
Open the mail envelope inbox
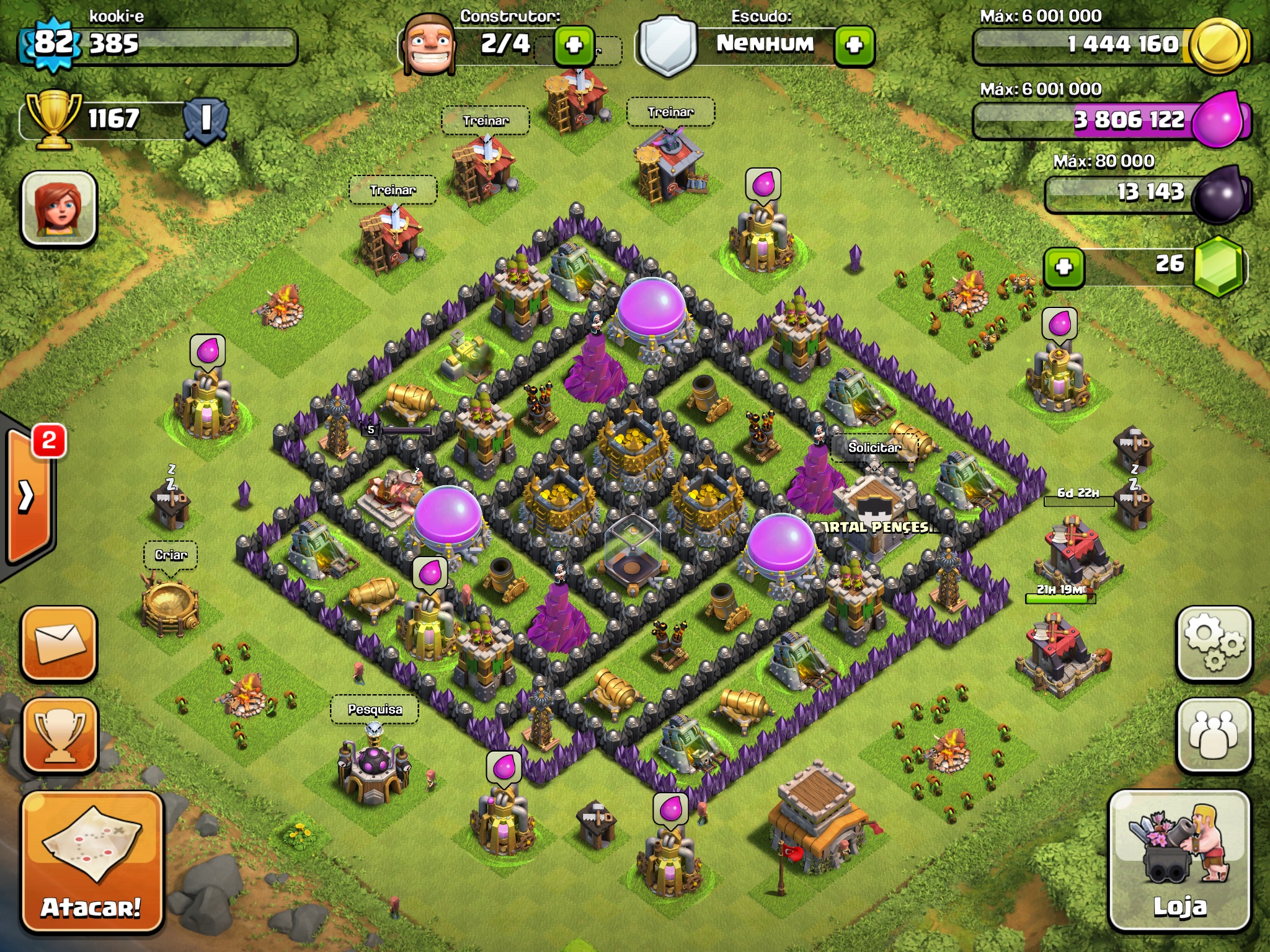click(60, 645)
